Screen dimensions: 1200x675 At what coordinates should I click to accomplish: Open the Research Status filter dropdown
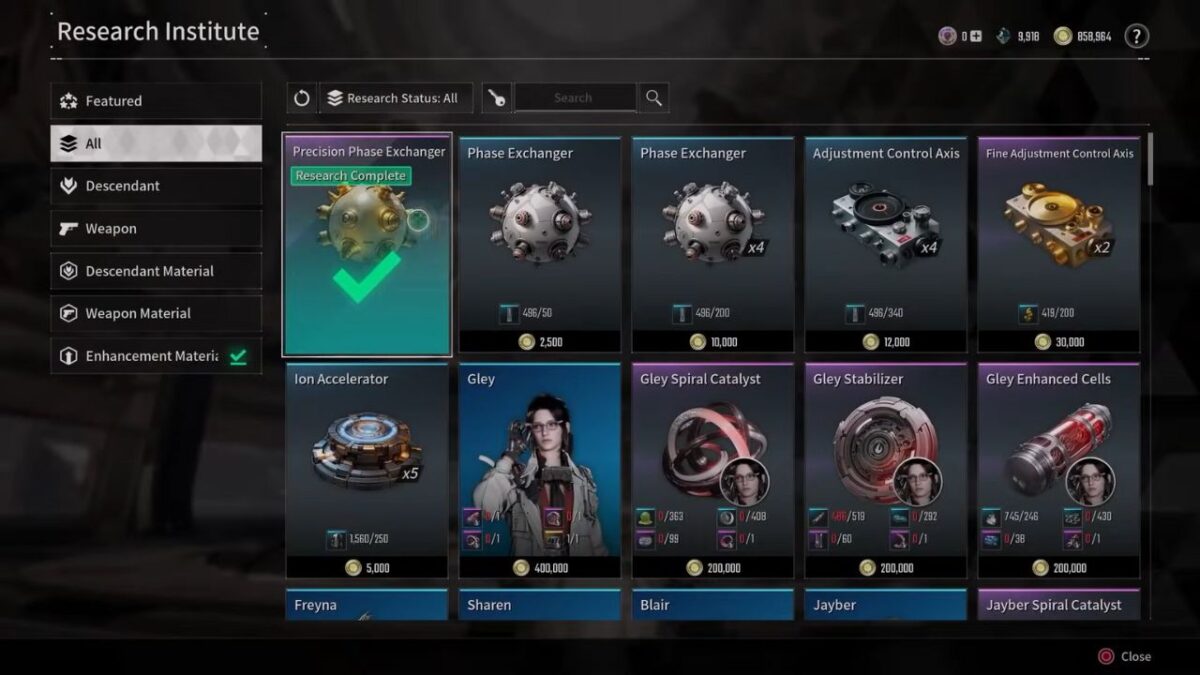pos(396,98)
